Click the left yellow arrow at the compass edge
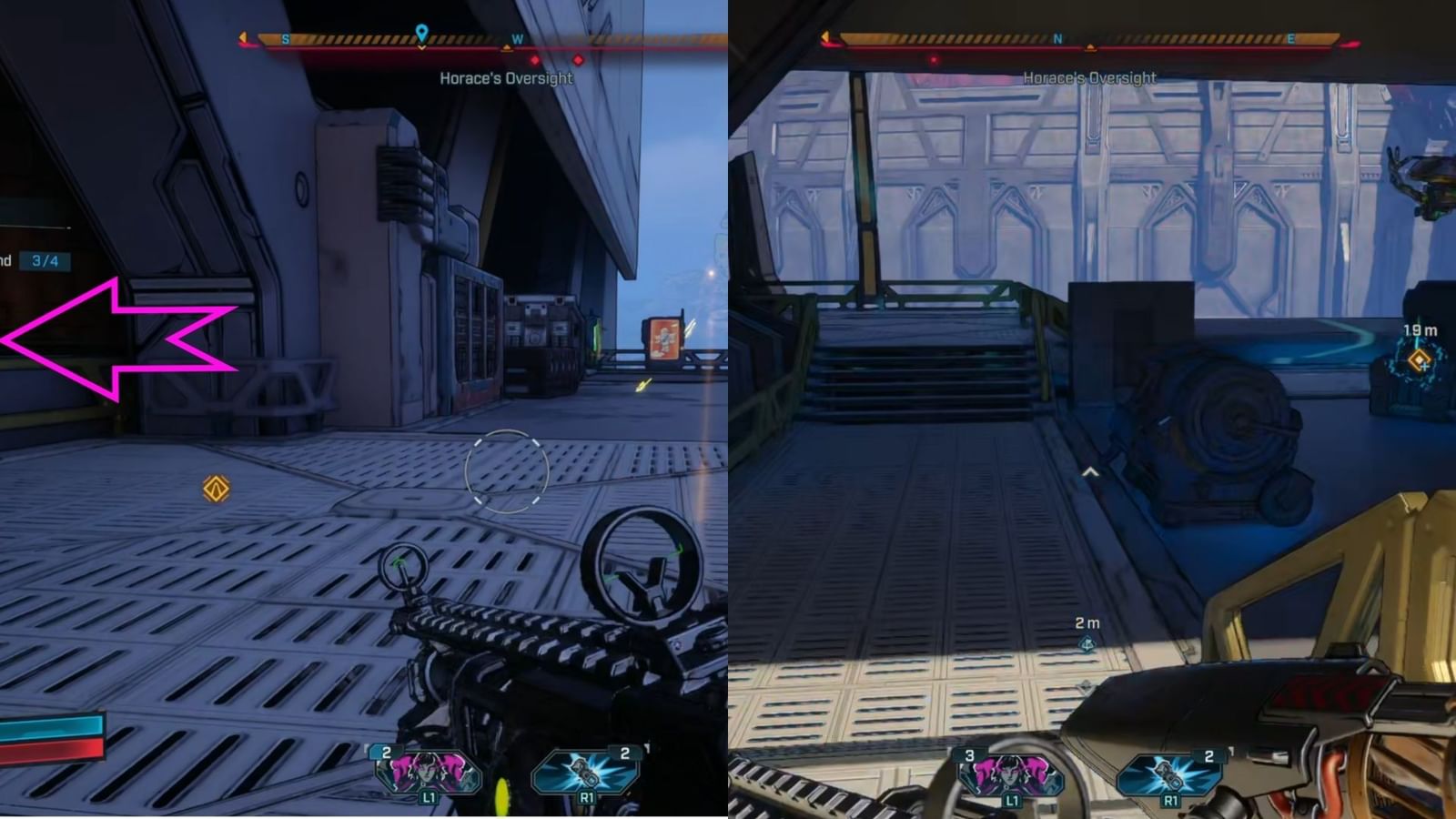This screenshot has height=819, width=1456. pyautogui.click(x=244, y=38)
